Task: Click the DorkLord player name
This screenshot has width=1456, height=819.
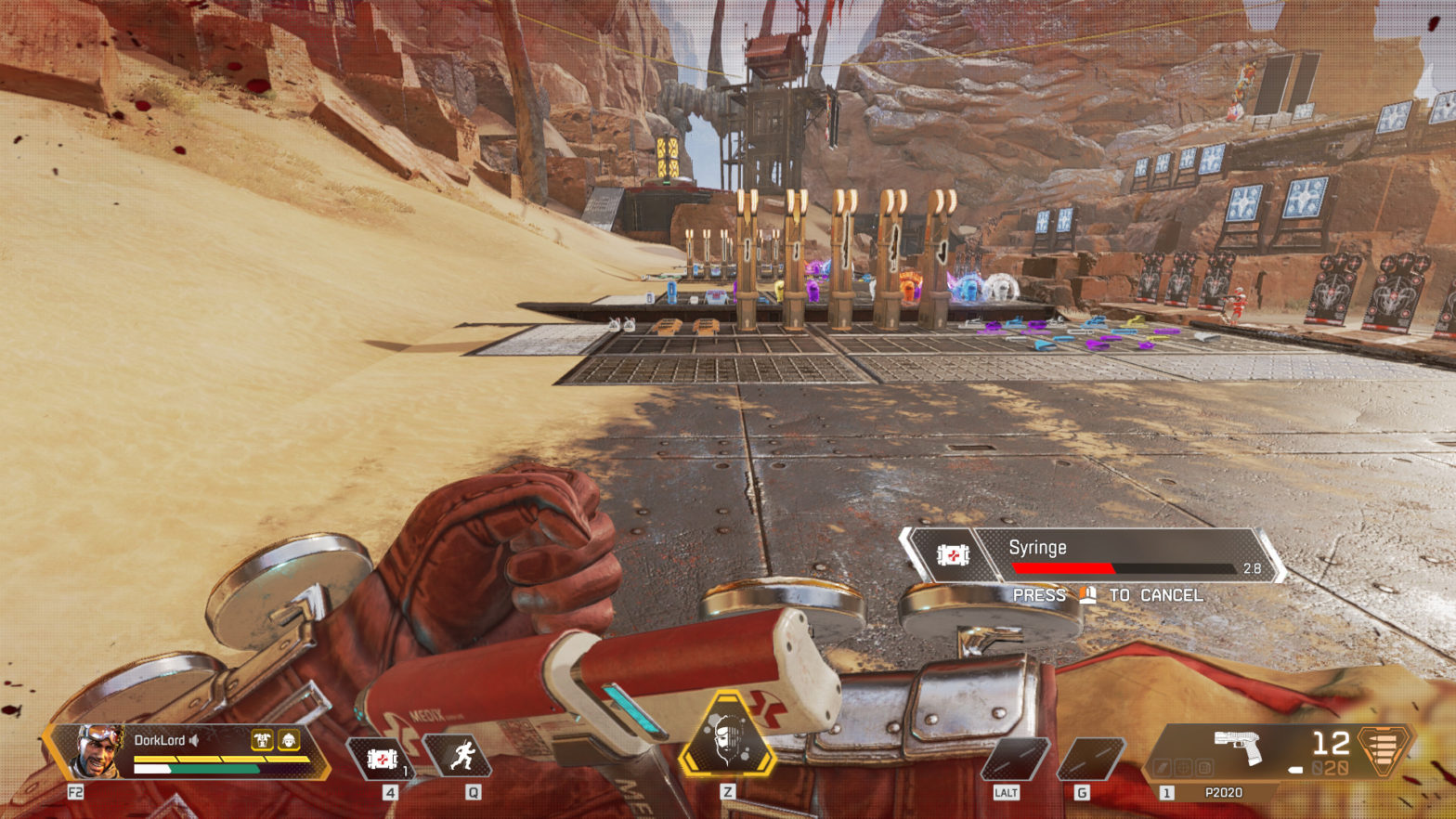Action: (161, 740)
